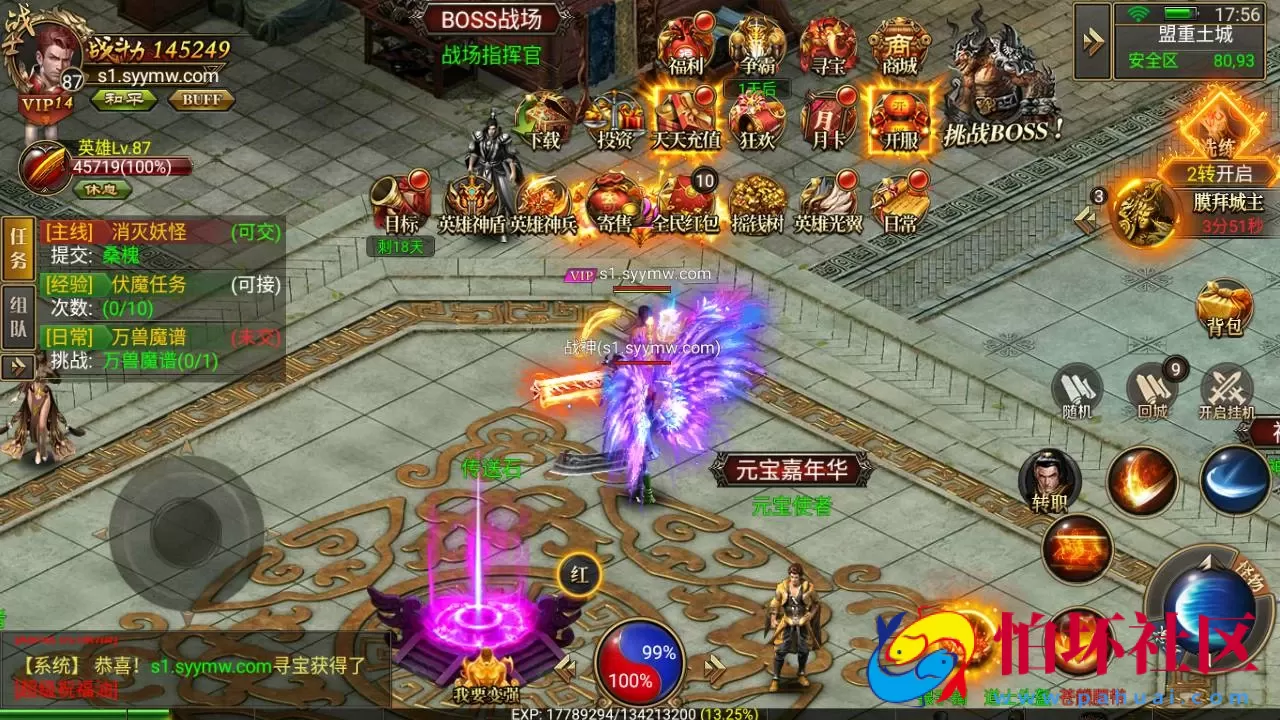
Task: Open the 福利 welfare panel
Action: click(687, 45)
